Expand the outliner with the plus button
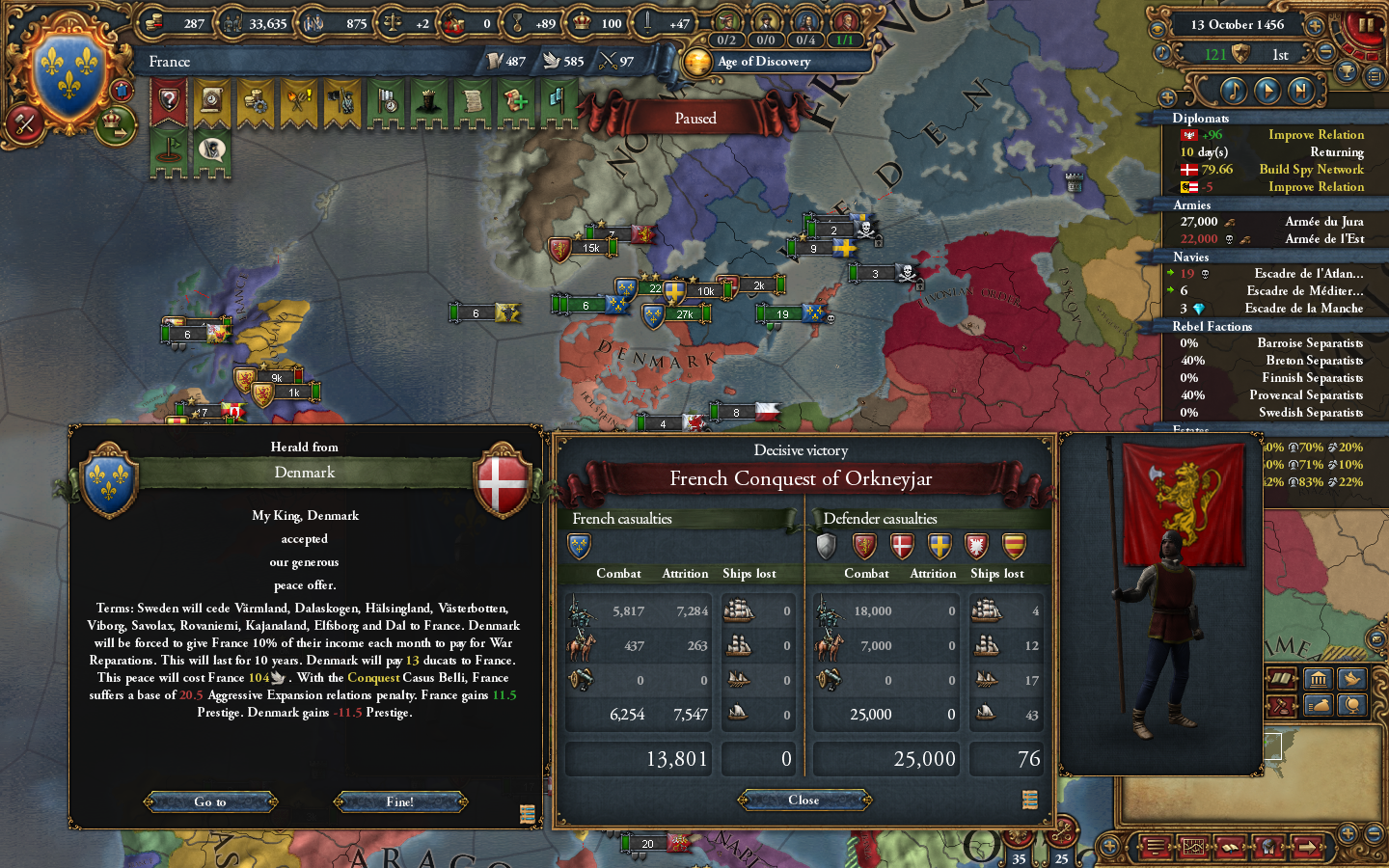The image size is (1389, 868). (1315, 26)
